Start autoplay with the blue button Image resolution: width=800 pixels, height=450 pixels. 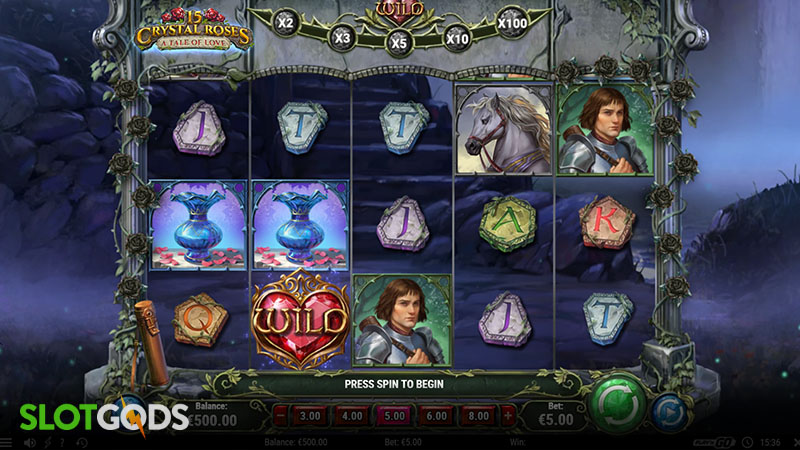668,411
